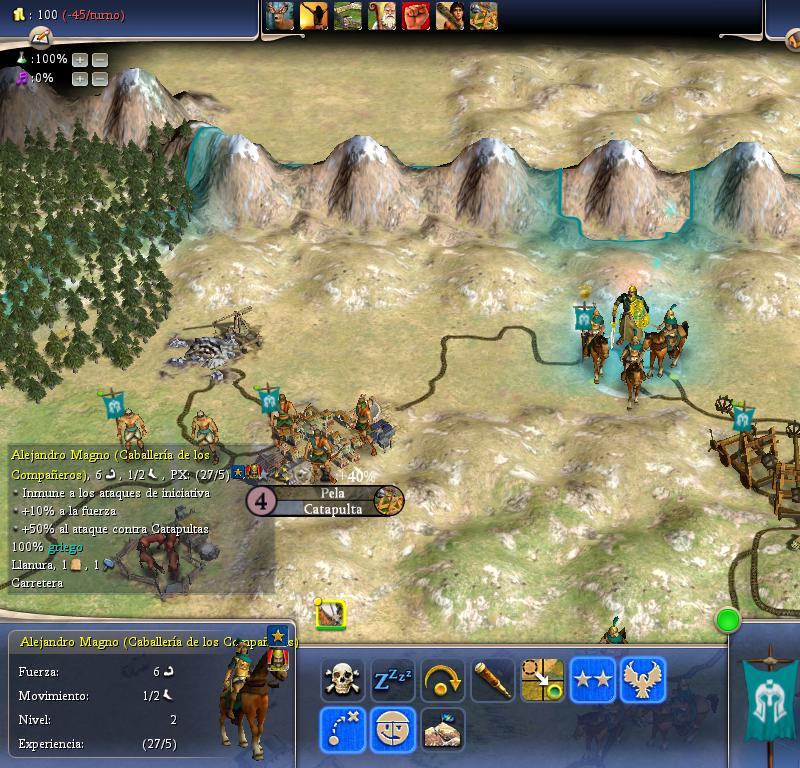Select the yellow-framed unit icon in stack
Image resolution: width=800 pixels, height=768 pixels.
pos(330,613)
